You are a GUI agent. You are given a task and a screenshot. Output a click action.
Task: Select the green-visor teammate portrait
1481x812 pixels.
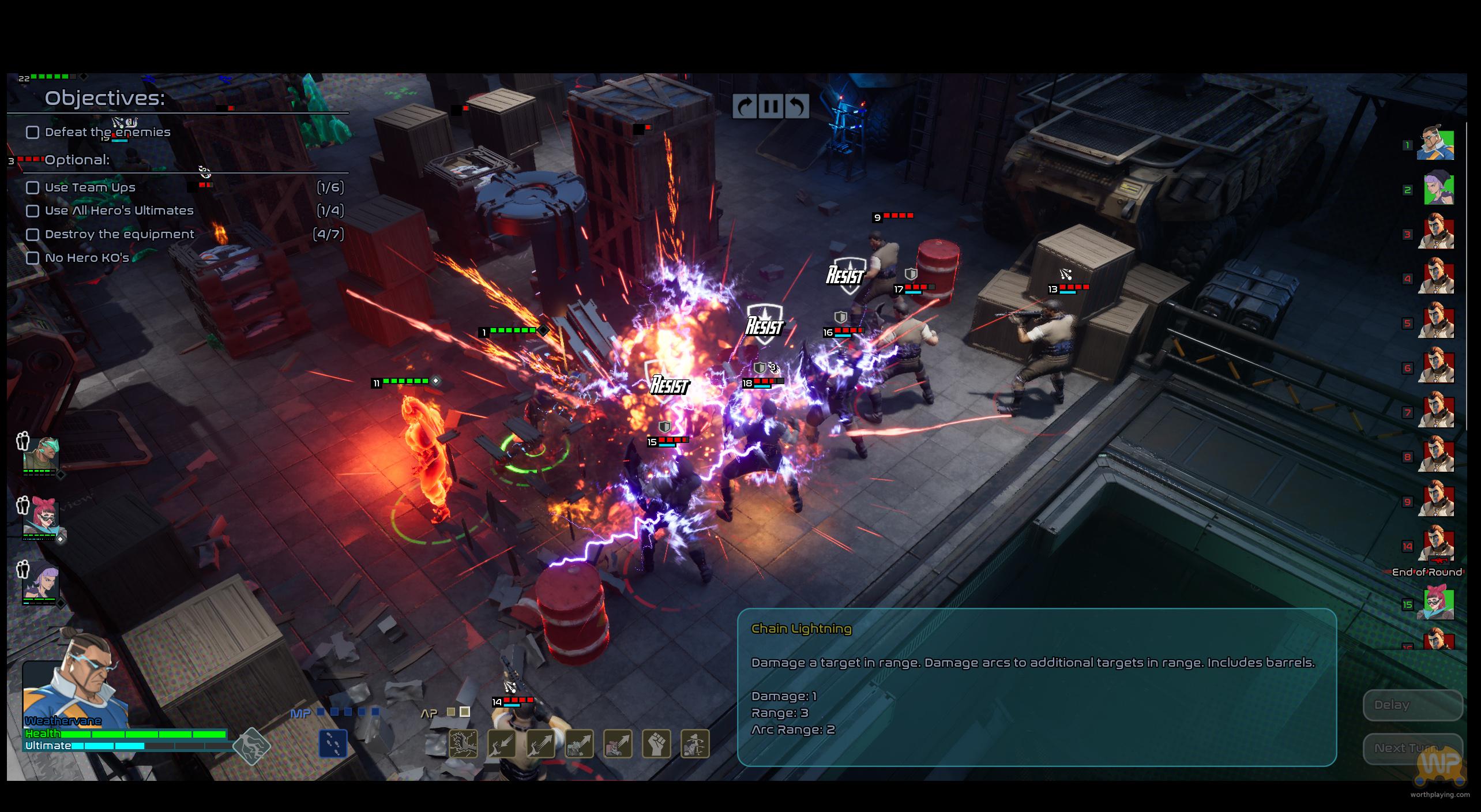pos(40,454)
